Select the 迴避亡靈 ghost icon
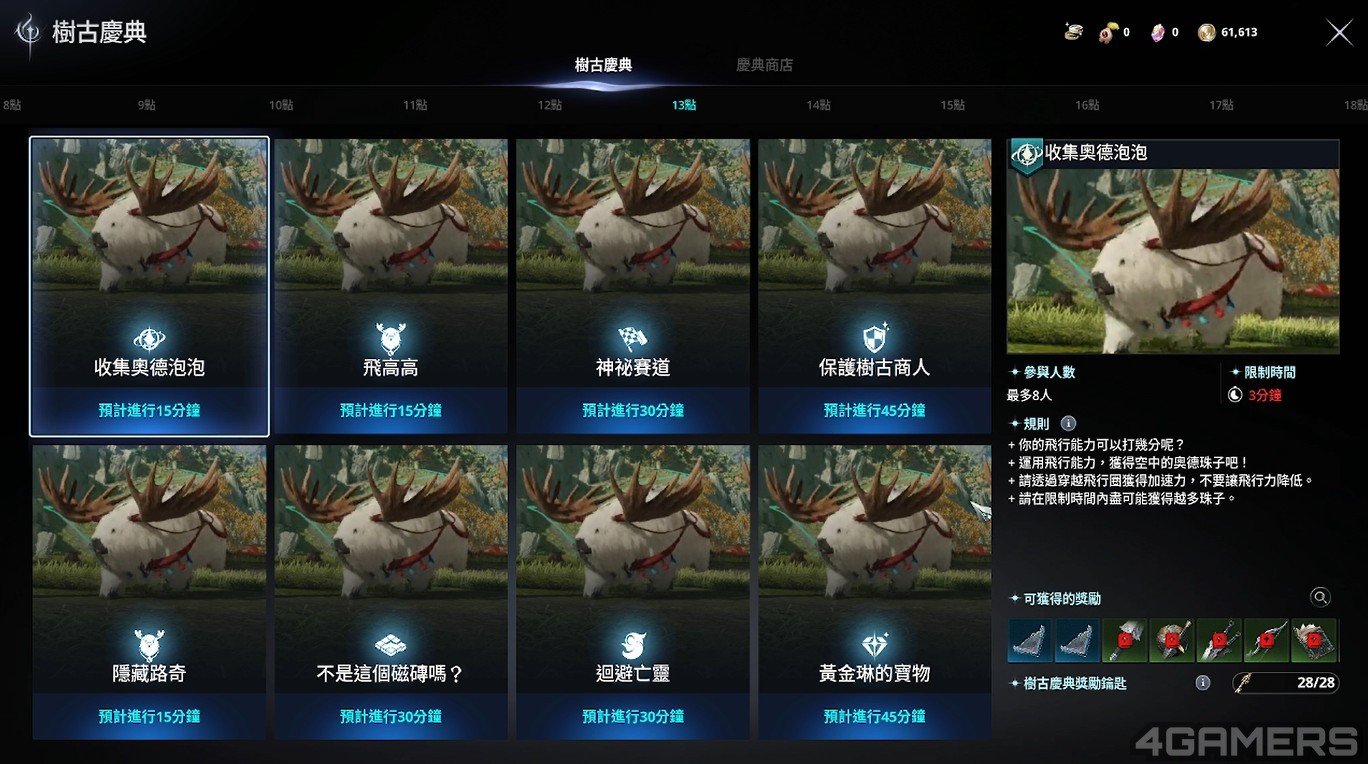1368x764 pixels. coord(632,645)
